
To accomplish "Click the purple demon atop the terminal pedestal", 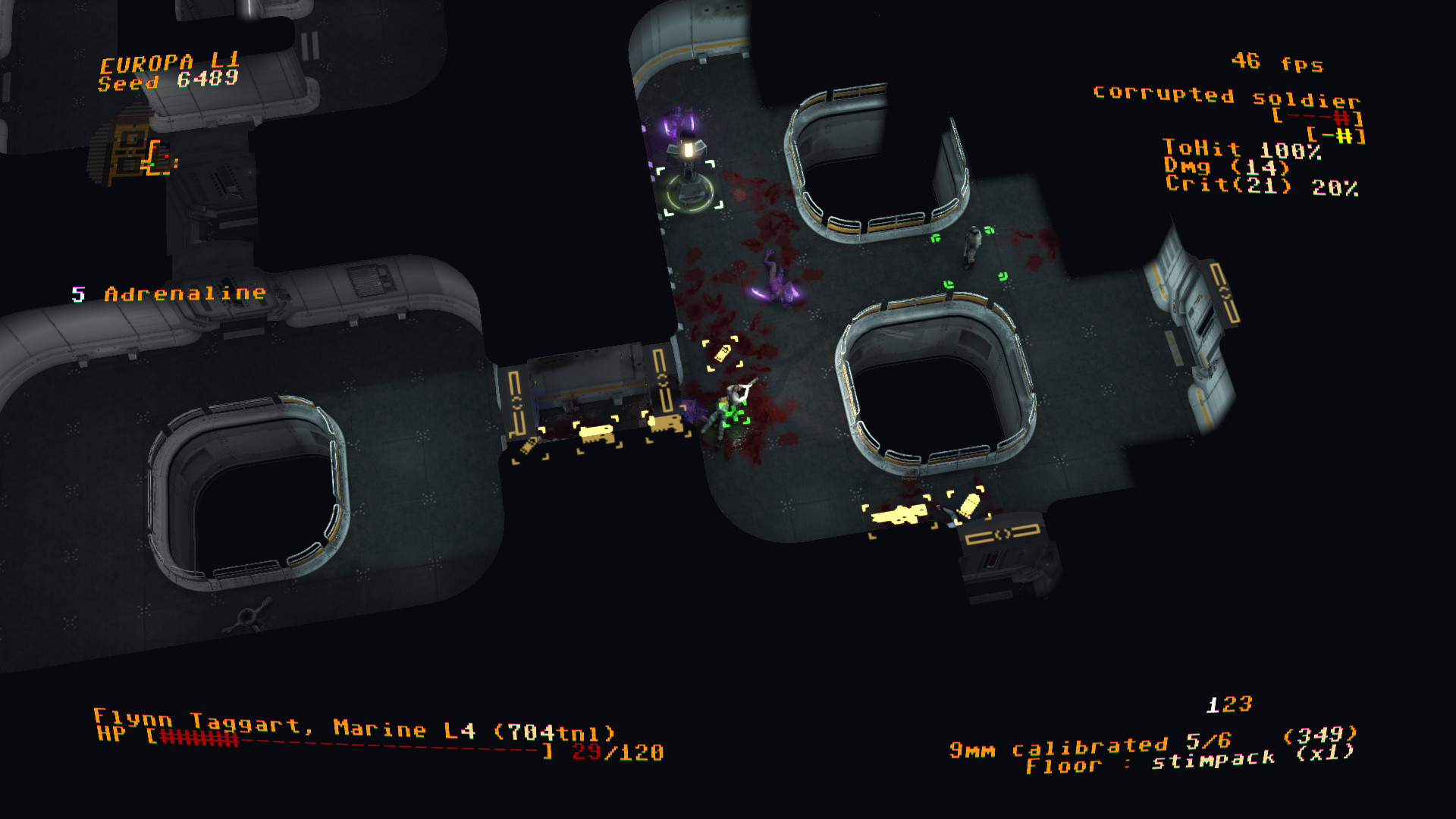I will pyautogui.click(x=679, y=130).
